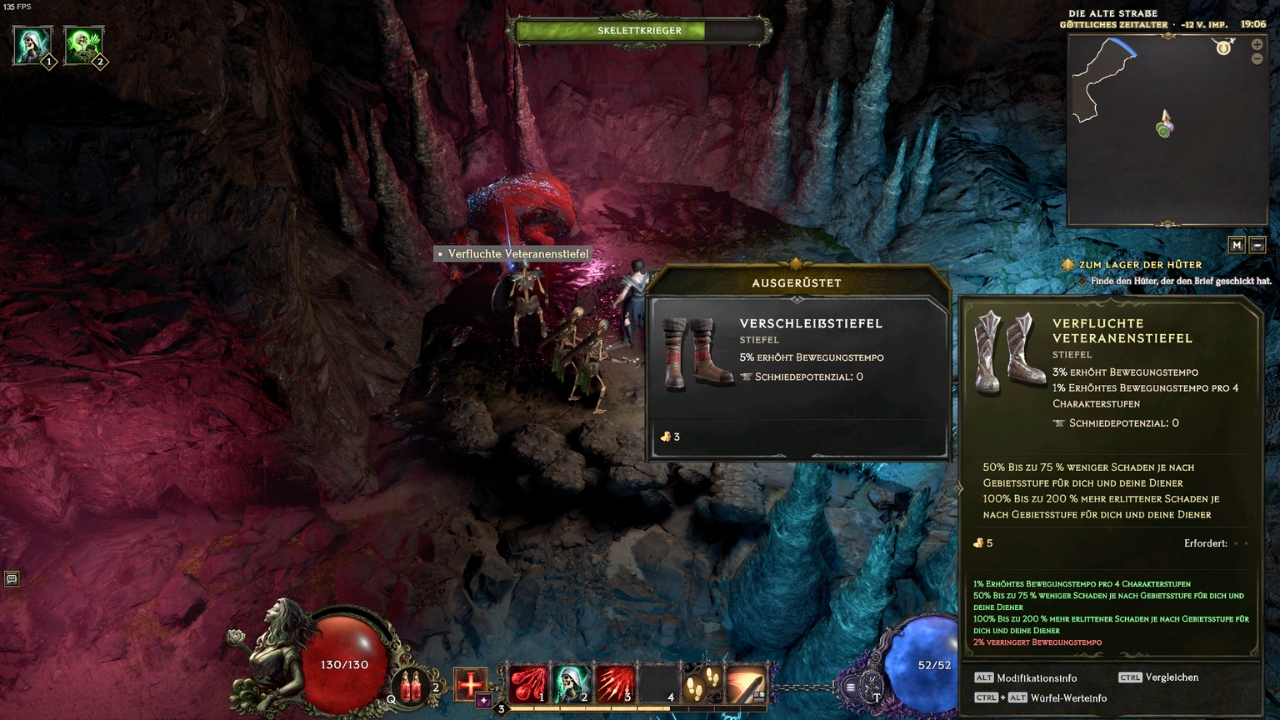Zoom in on the minimap
Screen dimensions: 1280x720
click(x=1257, y=45)
